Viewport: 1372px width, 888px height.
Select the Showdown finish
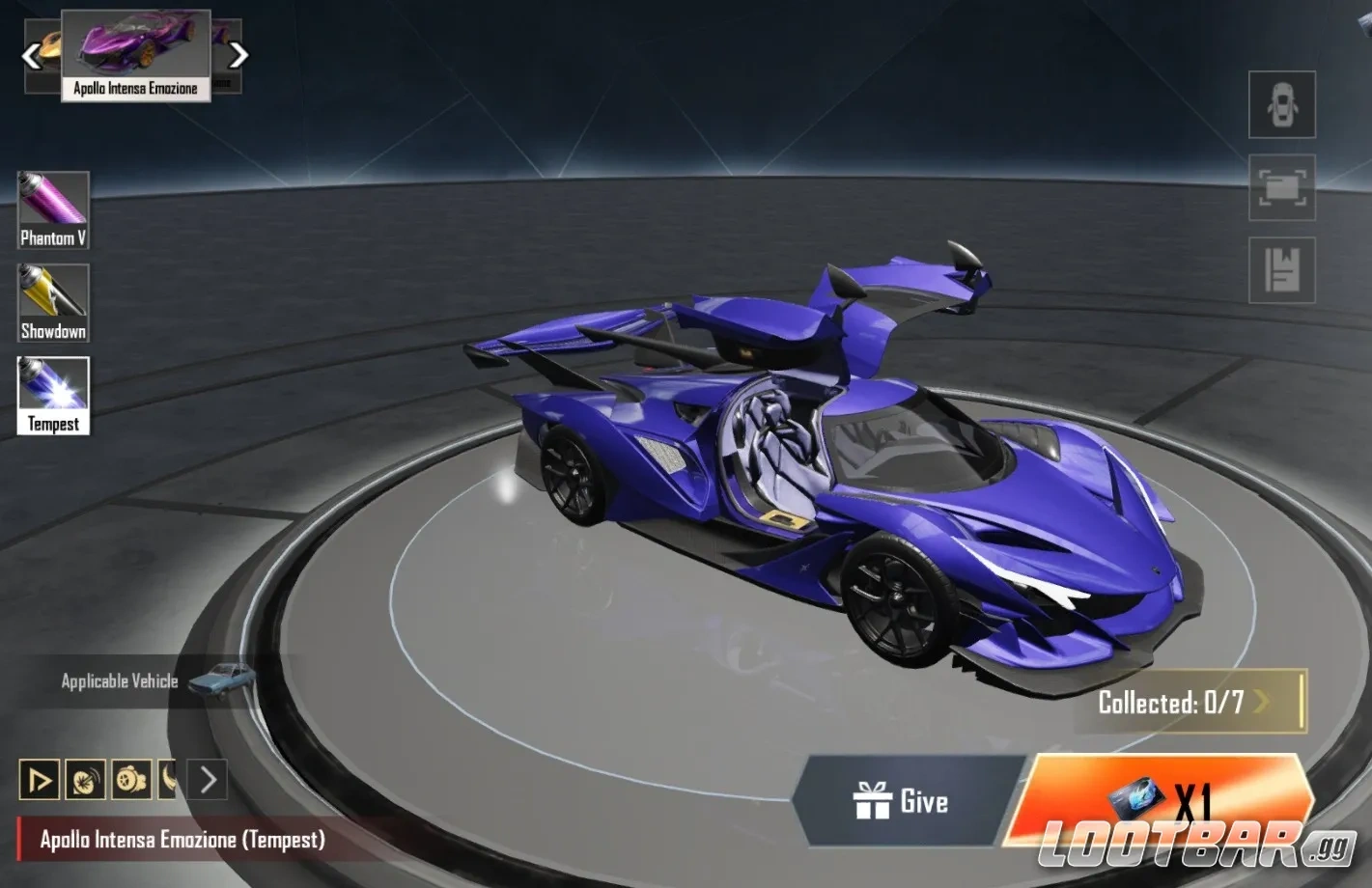[x=52, y=301]
